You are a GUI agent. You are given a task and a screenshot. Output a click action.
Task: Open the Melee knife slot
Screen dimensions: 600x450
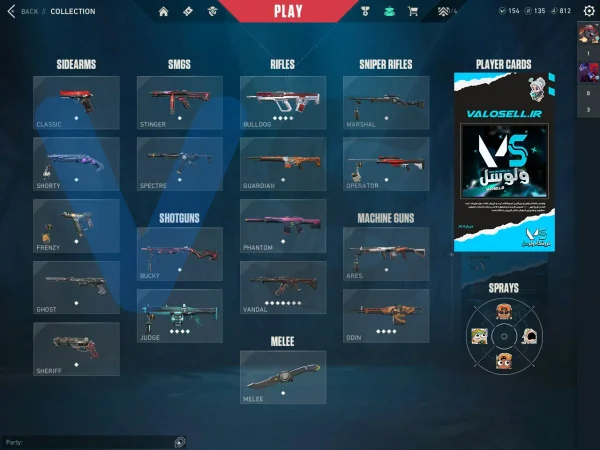coord(283,376)
